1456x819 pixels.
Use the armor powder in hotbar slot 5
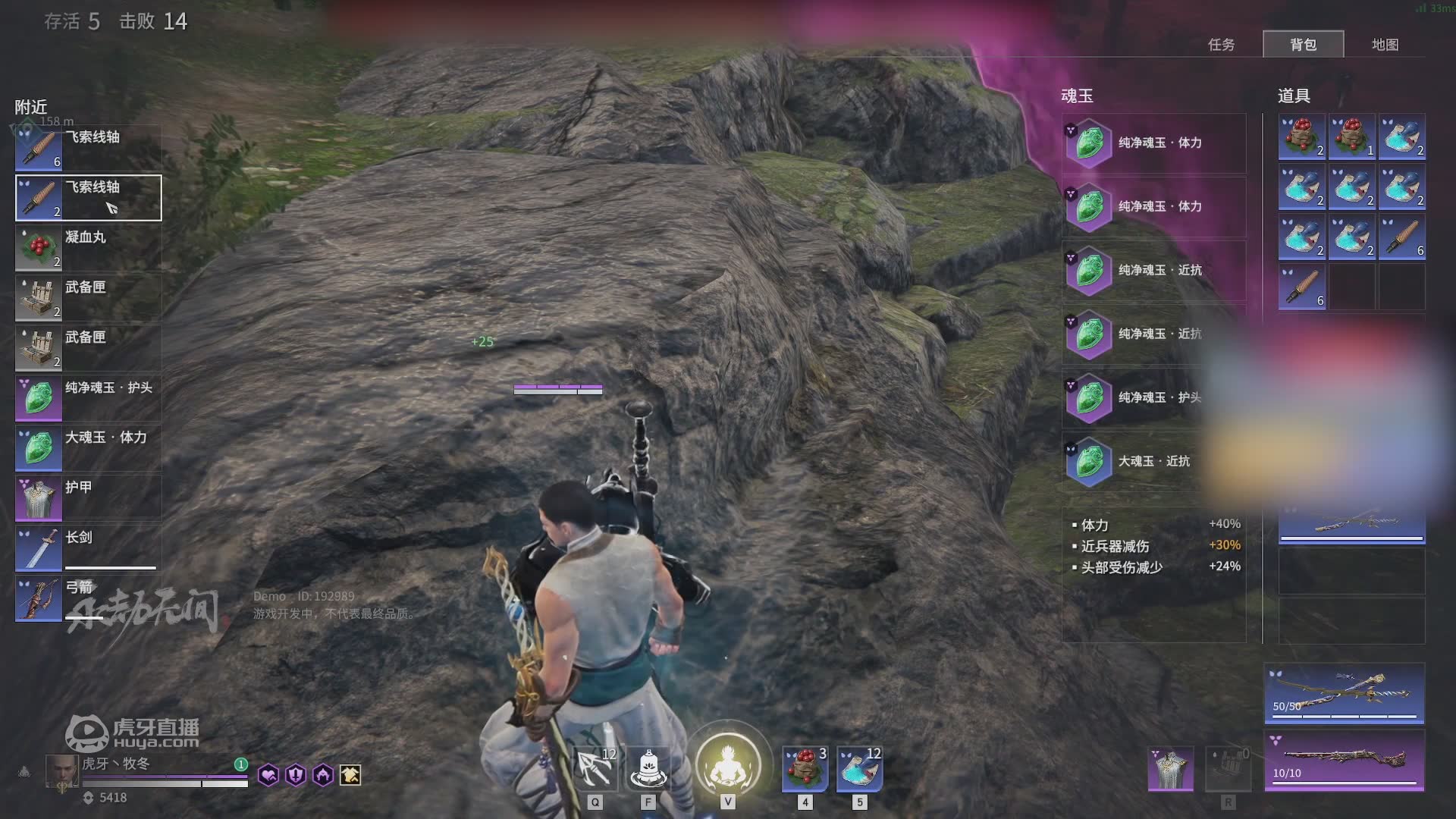tap(859, 769)
